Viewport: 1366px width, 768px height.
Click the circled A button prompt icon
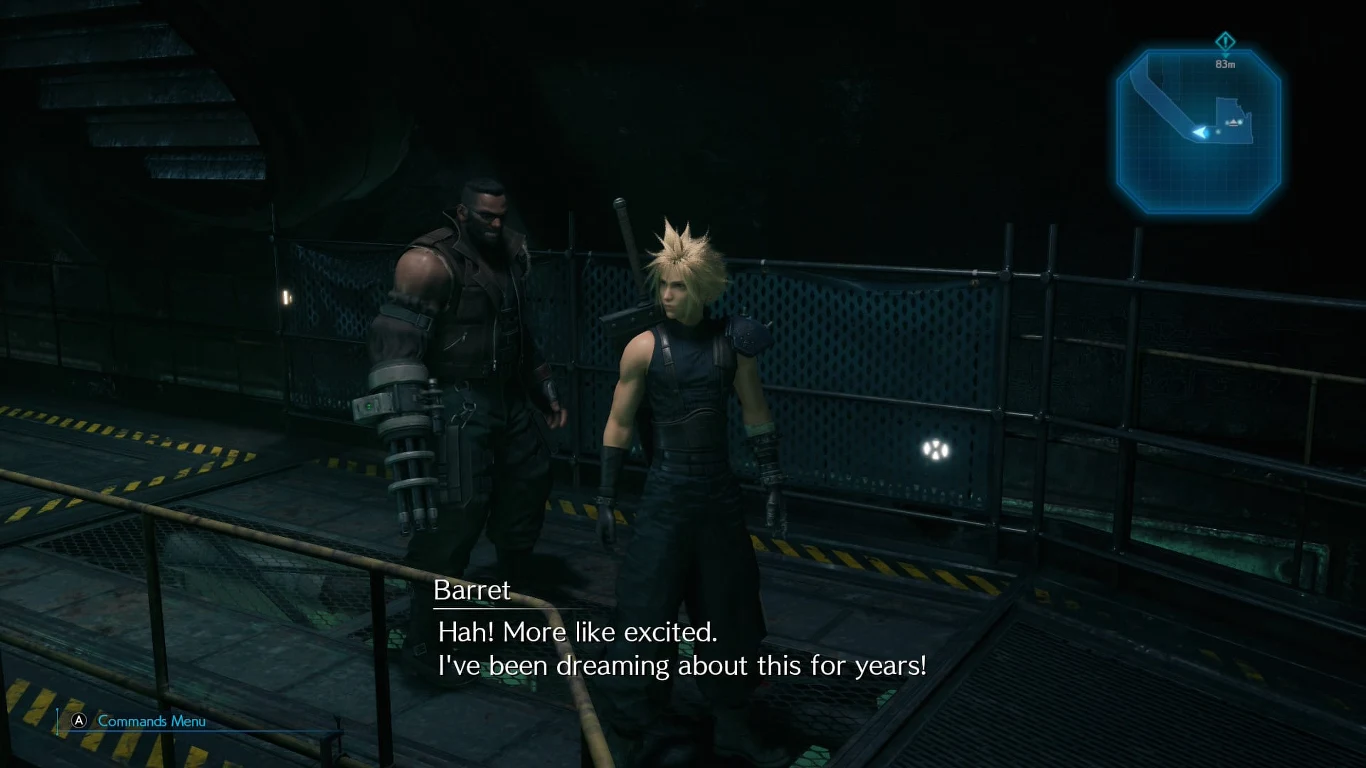[78, 721]
